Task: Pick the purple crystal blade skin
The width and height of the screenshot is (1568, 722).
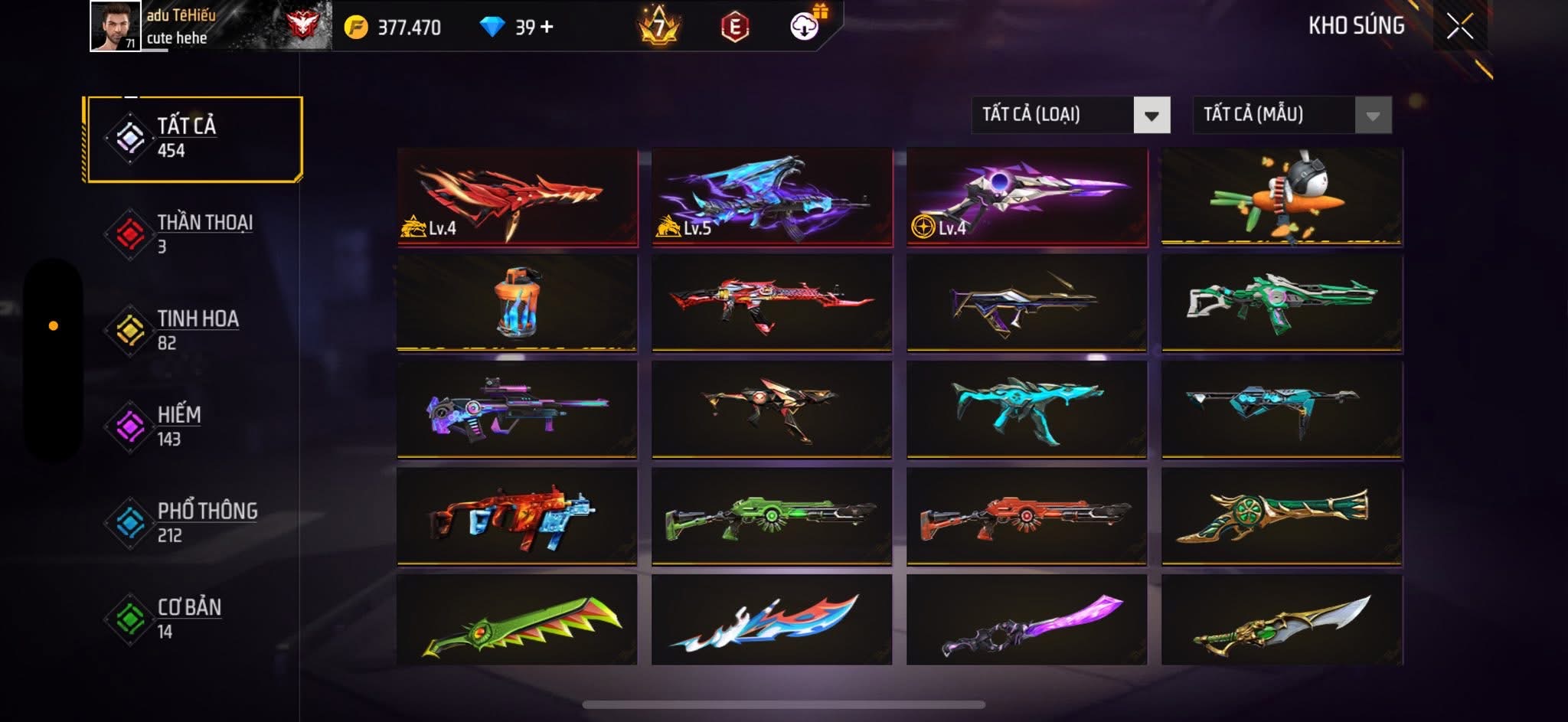Action: coord(1027,621)
